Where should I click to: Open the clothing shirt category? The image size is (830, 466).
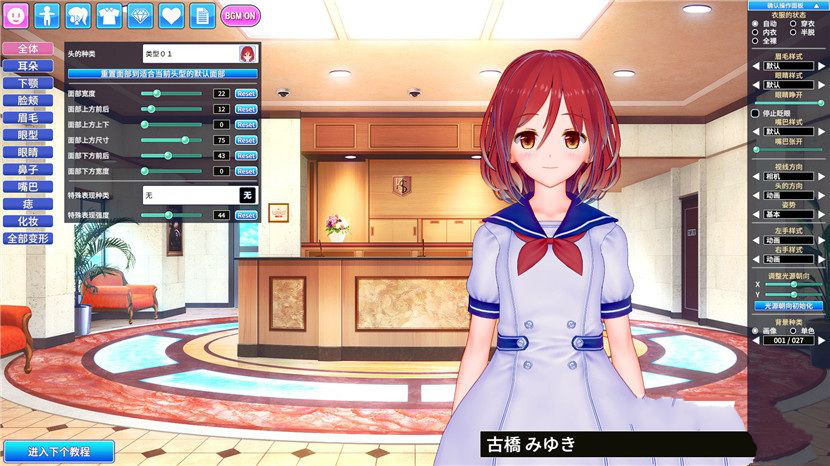click(109, 15)
